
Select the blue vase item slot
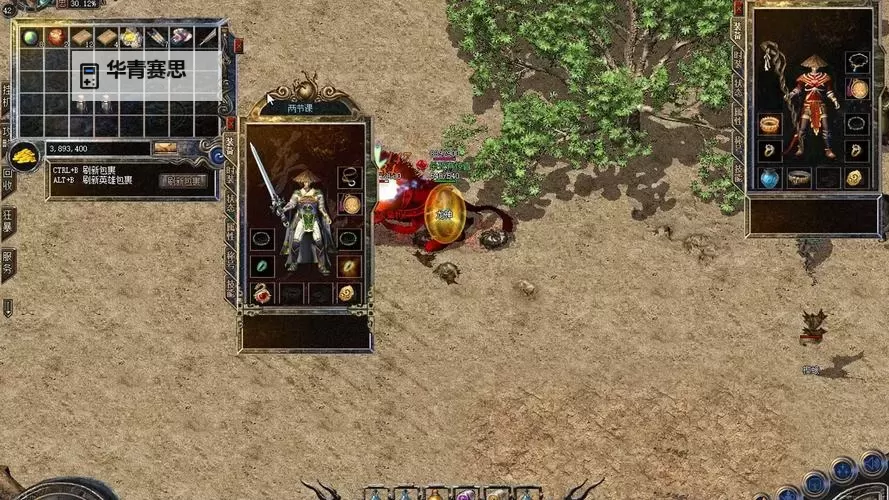point(769,178)
